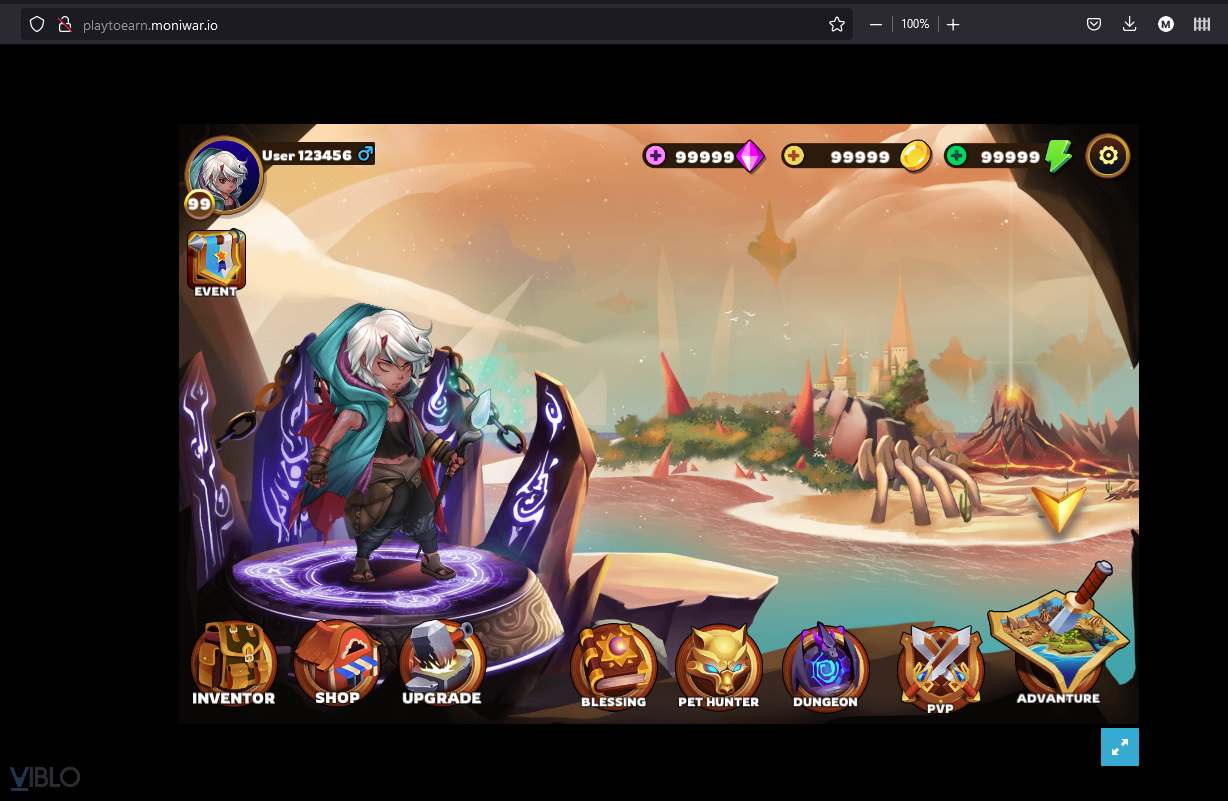The height and width of the screenshot is (801, 1228).
Task: Visit the Shop
Action: (337, 660)
